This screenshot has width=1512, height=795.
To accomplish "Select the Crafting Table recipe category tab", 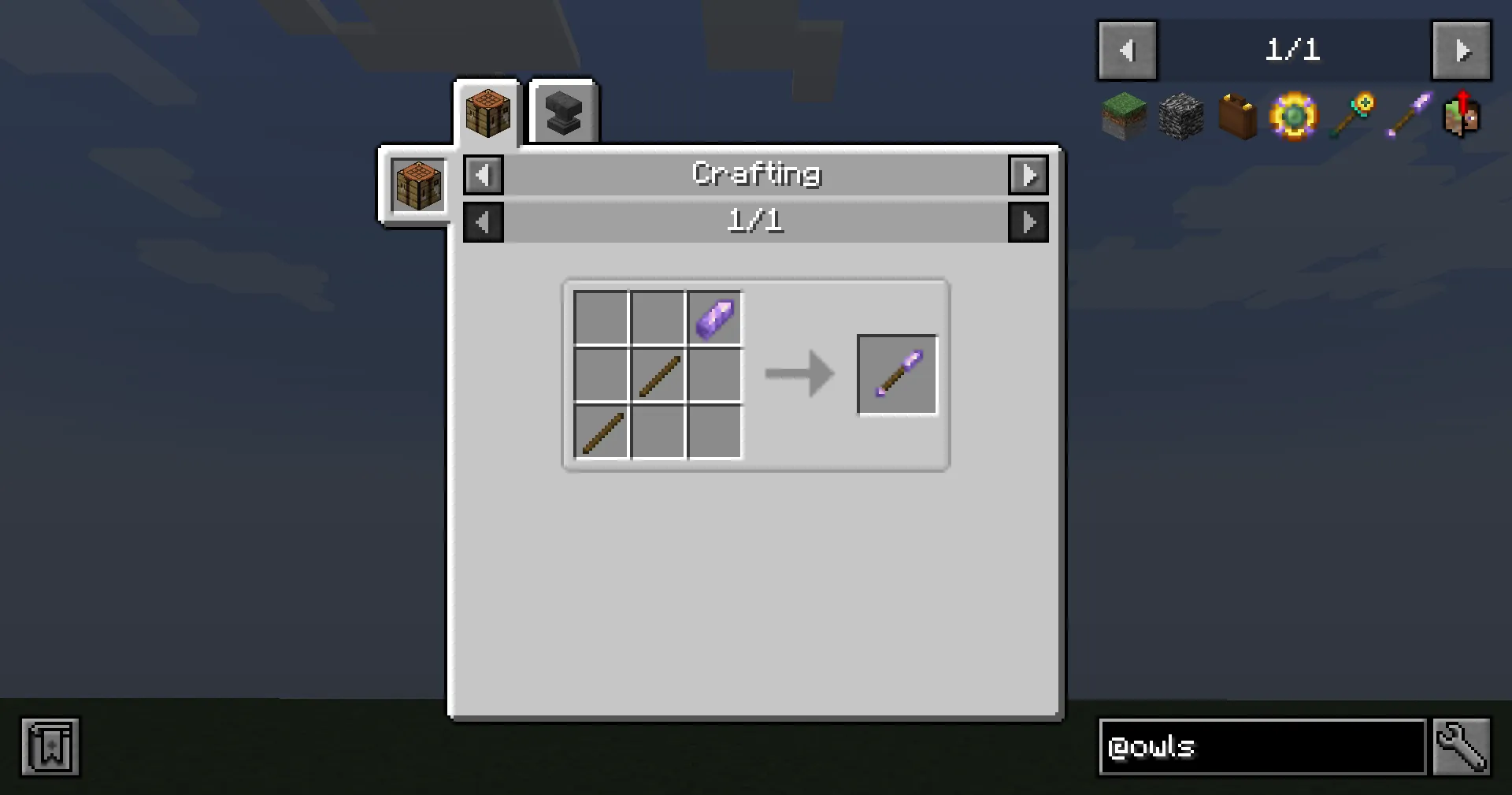I will click(x=487, y=112).
